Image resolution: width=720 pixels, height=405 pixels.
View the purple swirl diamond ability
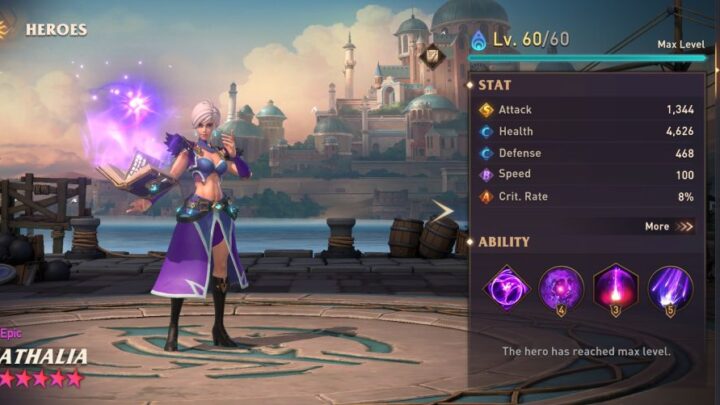tap(506, 288)
